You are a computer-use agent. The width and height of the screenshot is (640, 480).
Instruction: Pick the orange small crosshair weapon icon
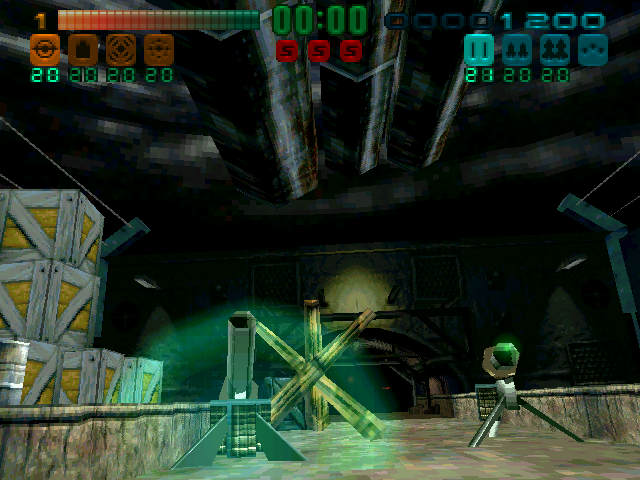click(x=158, y=48)
